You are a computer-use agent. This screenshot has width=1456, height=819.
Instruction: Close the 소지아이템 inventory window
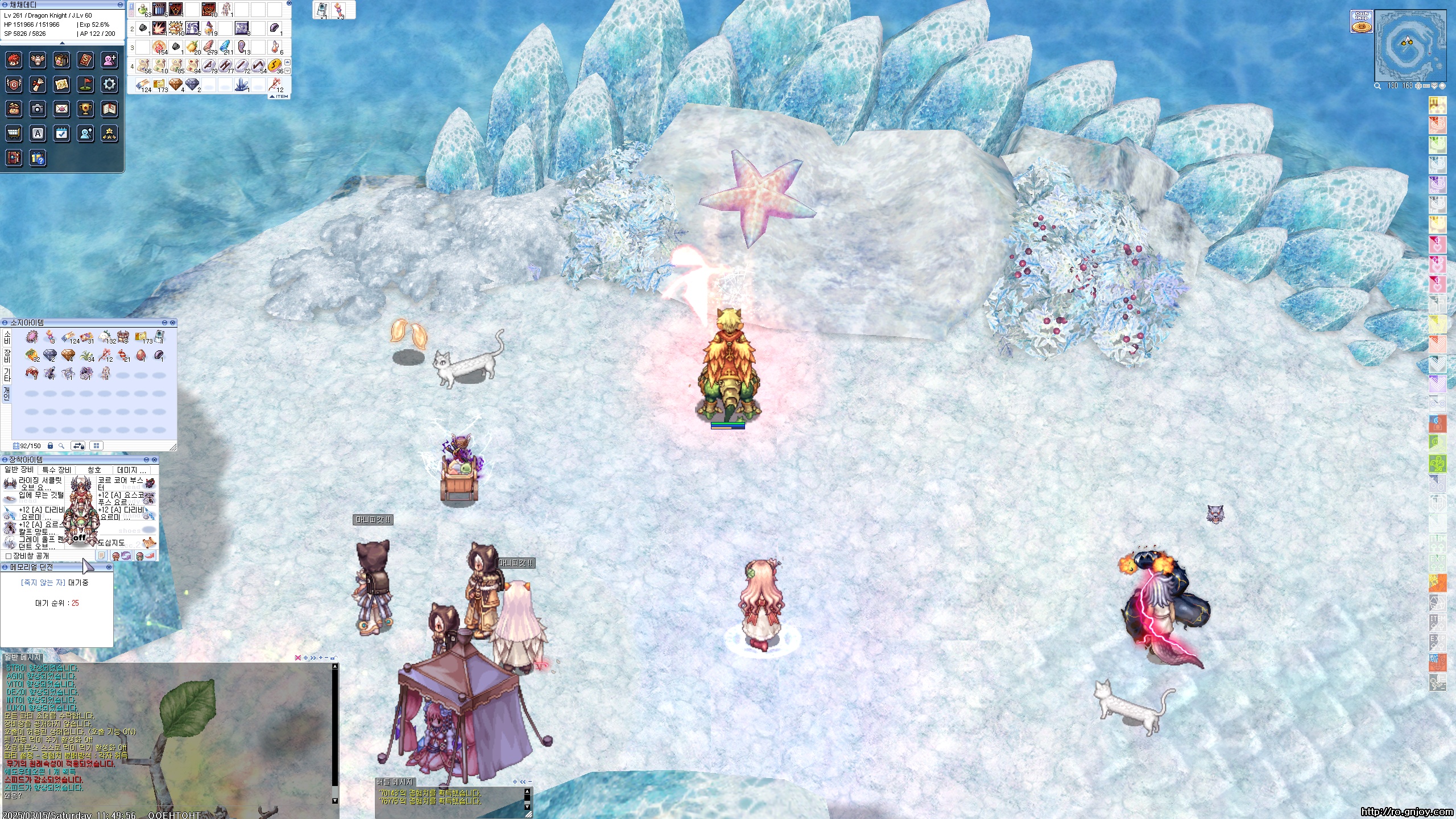[x=172, y=322]
